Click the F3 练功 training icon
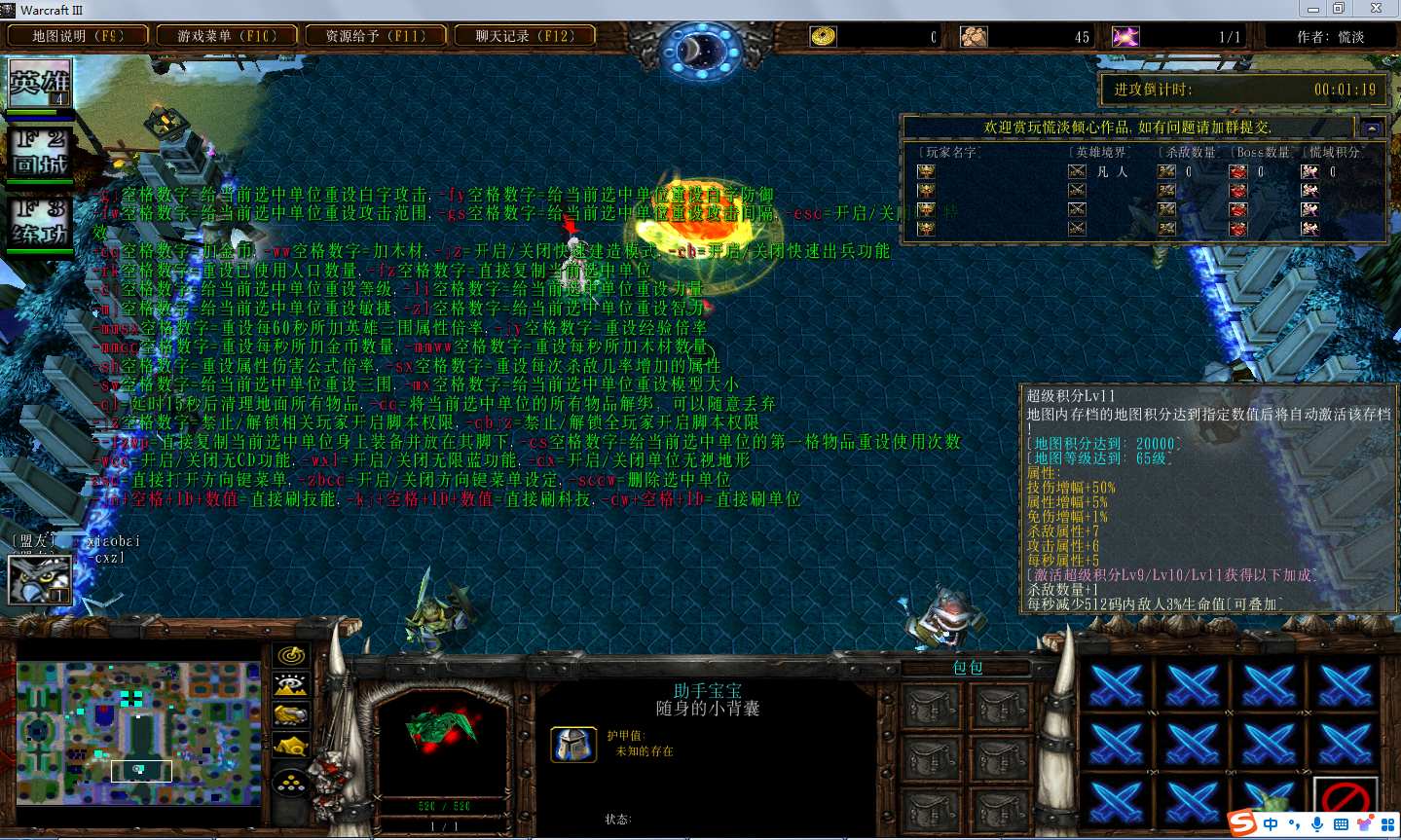The width and height of the screenshot is (1401, 840). pos(40,223)
